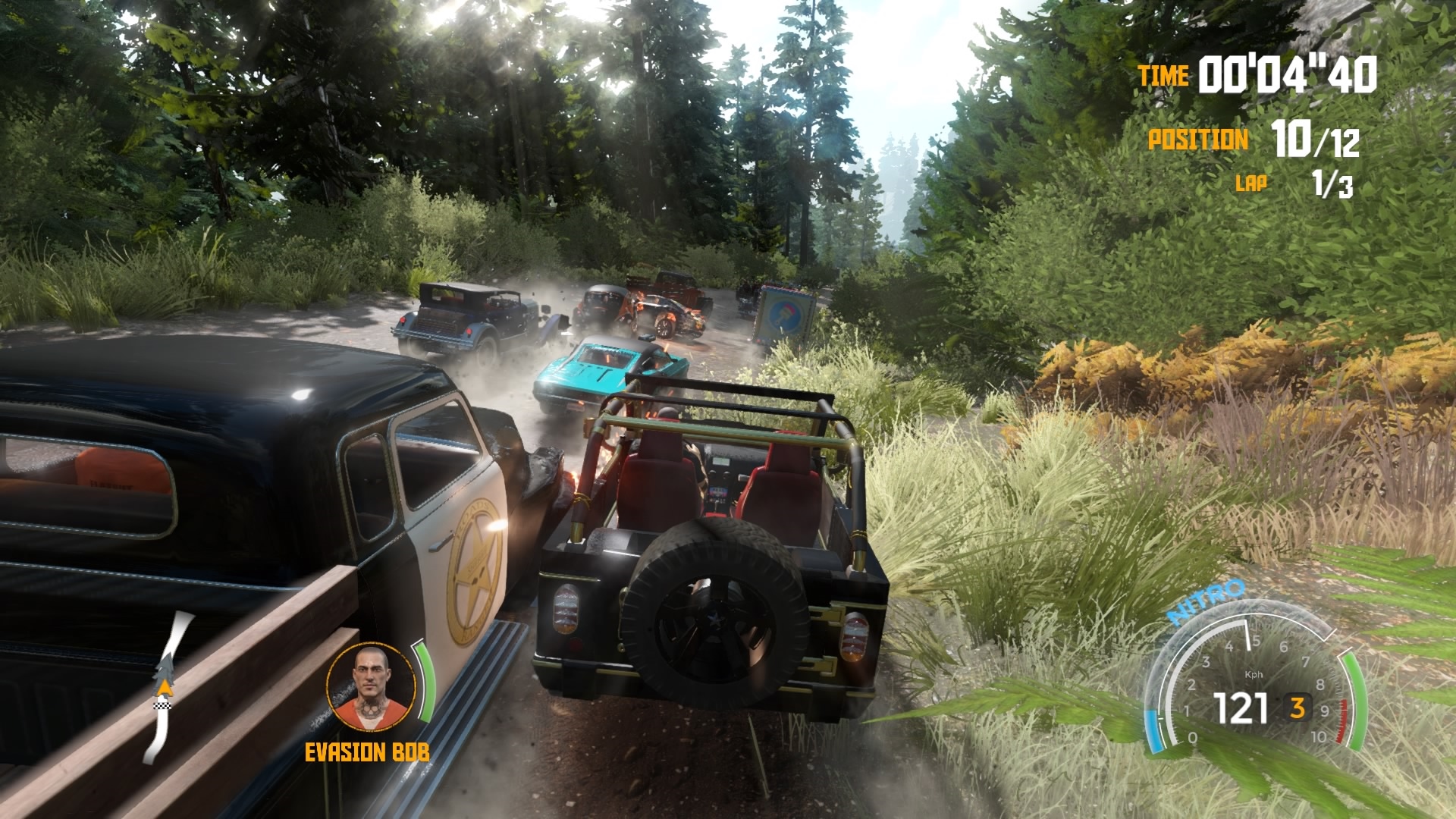The height and width of the screenshot is (819, 1456).
Task: Select the Evasion Bob driver portrait
Action: coord(372,687)
